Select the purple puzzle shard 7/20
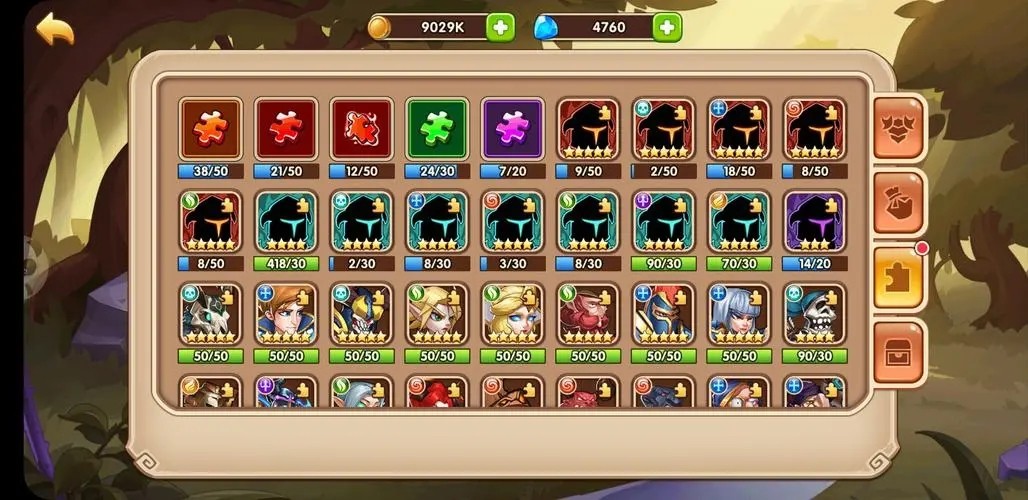 coord(512,129)
